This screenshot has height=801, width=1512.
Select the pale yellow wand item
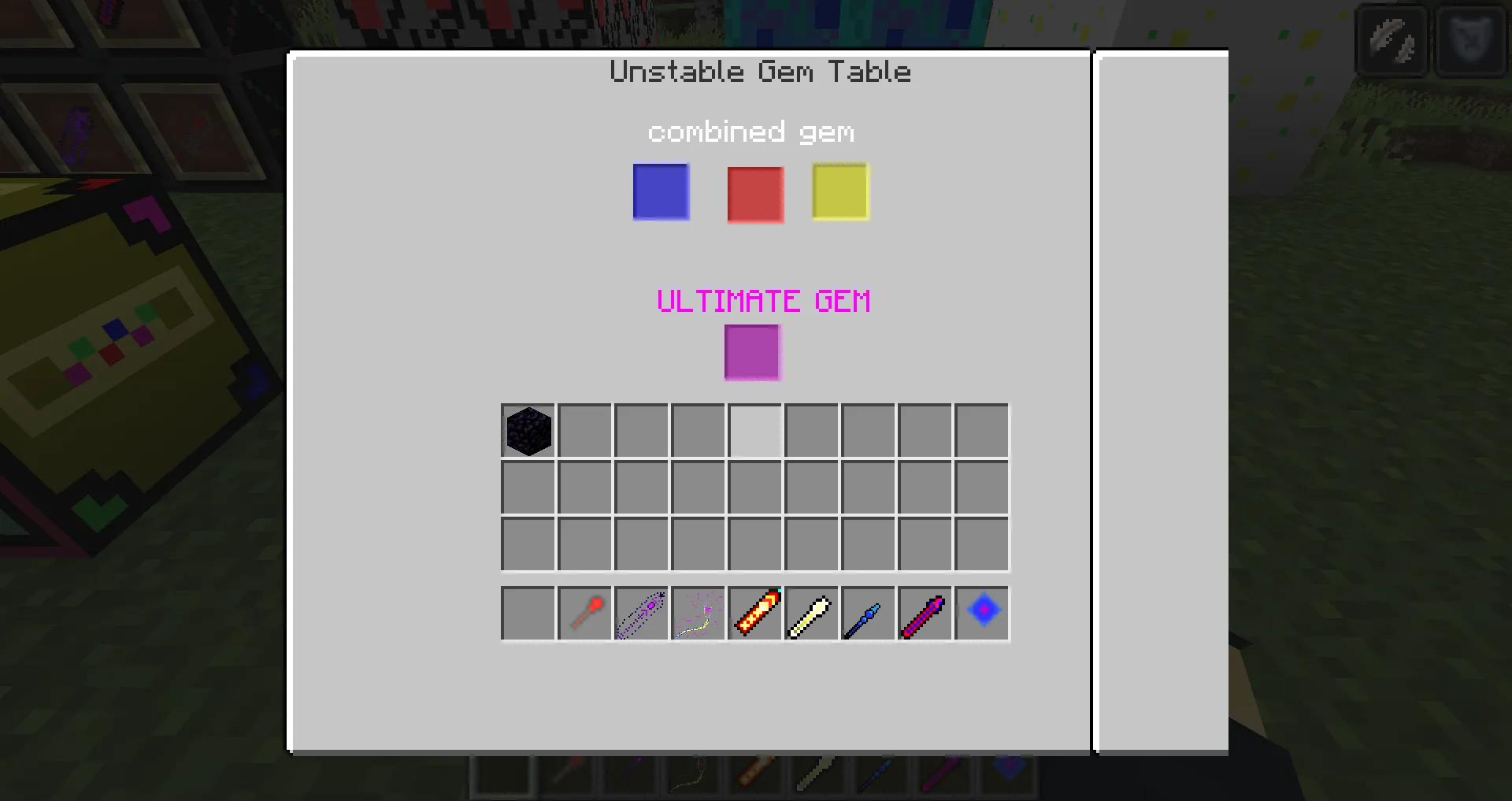tap(810, 614)
